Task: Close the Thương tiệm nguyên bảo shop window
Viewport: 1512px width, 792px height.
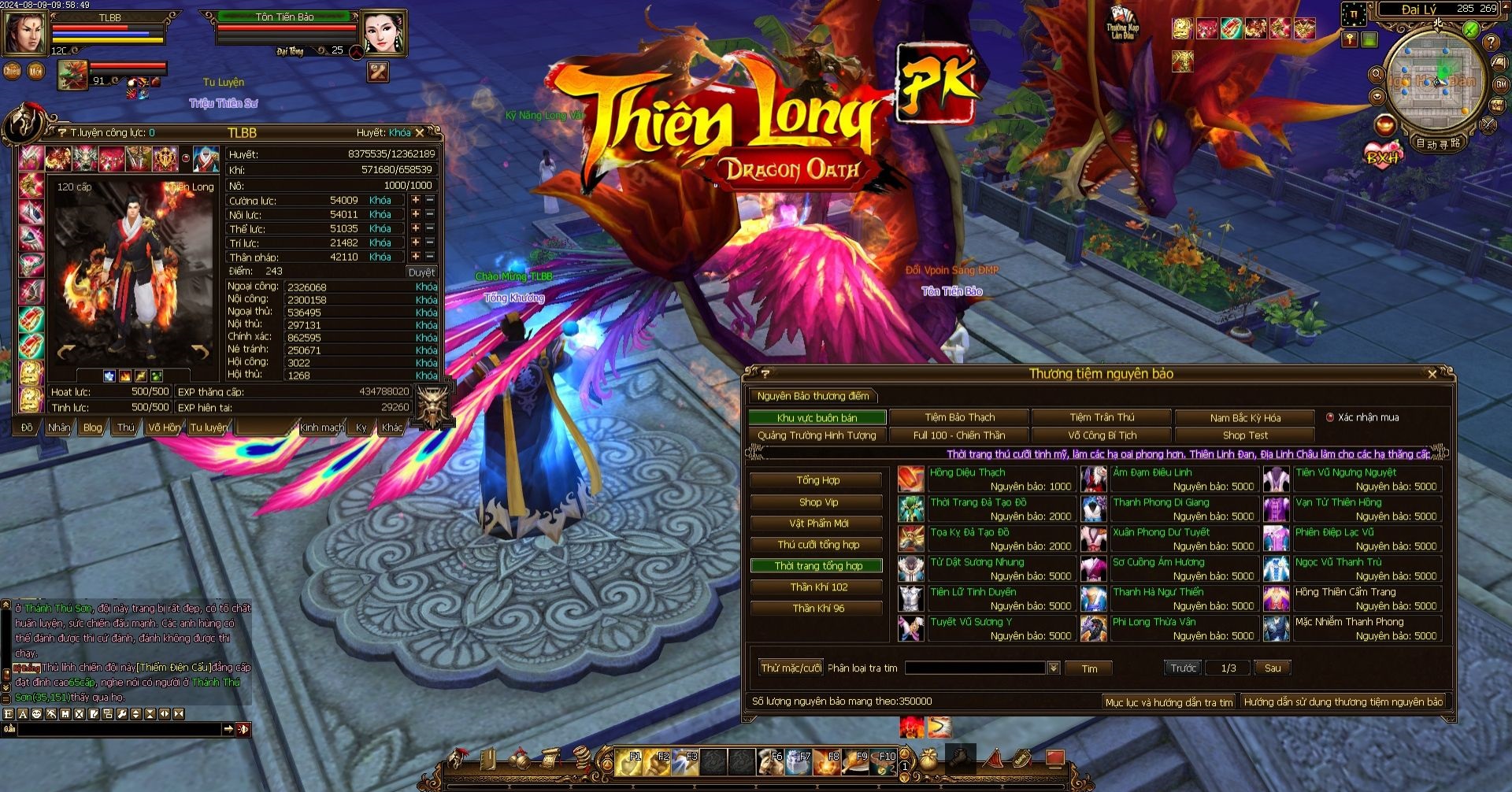Action: point(1432,375)
